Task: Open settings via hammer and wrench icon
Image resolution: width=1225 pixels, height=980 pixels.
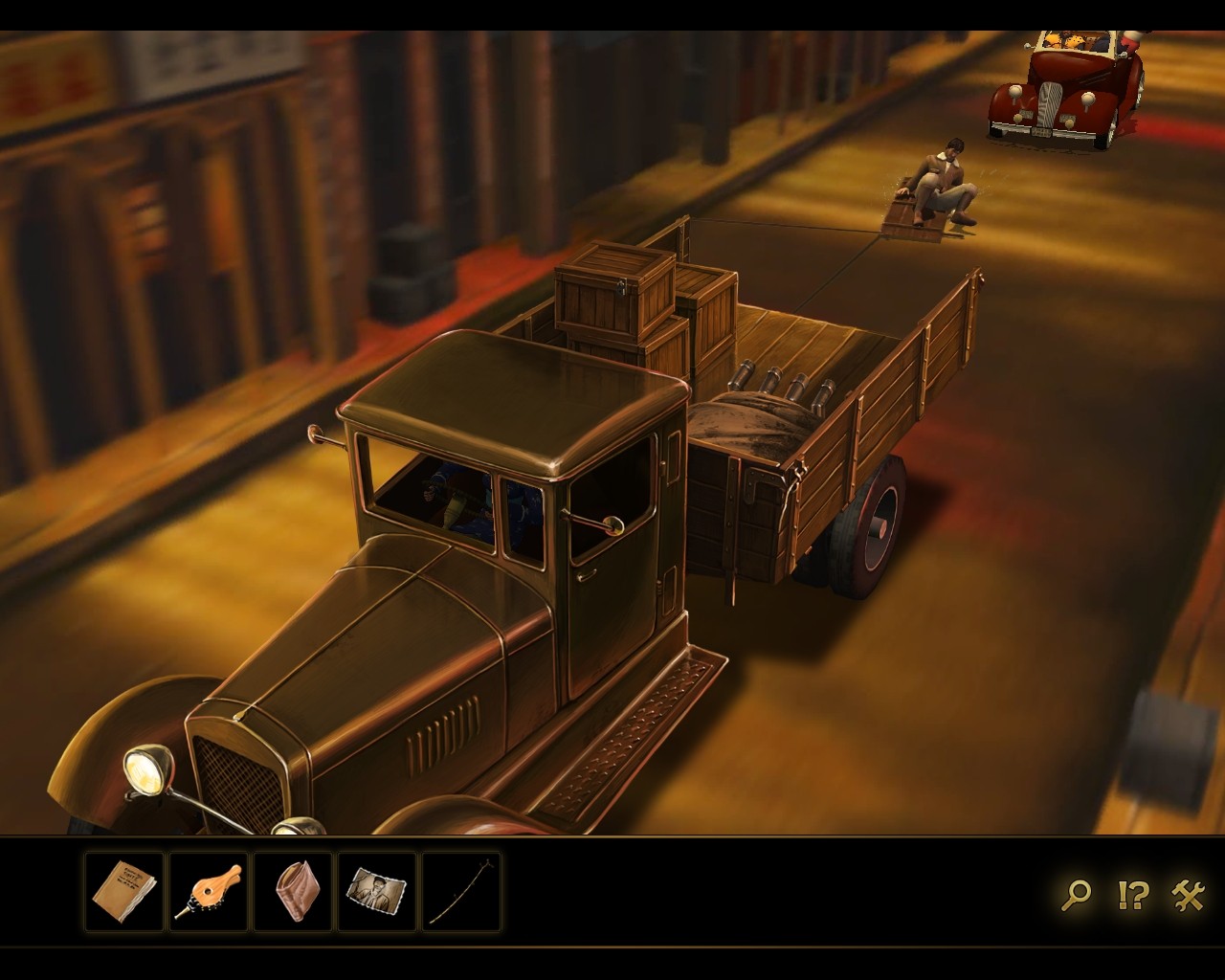Action: (1188, 895)
